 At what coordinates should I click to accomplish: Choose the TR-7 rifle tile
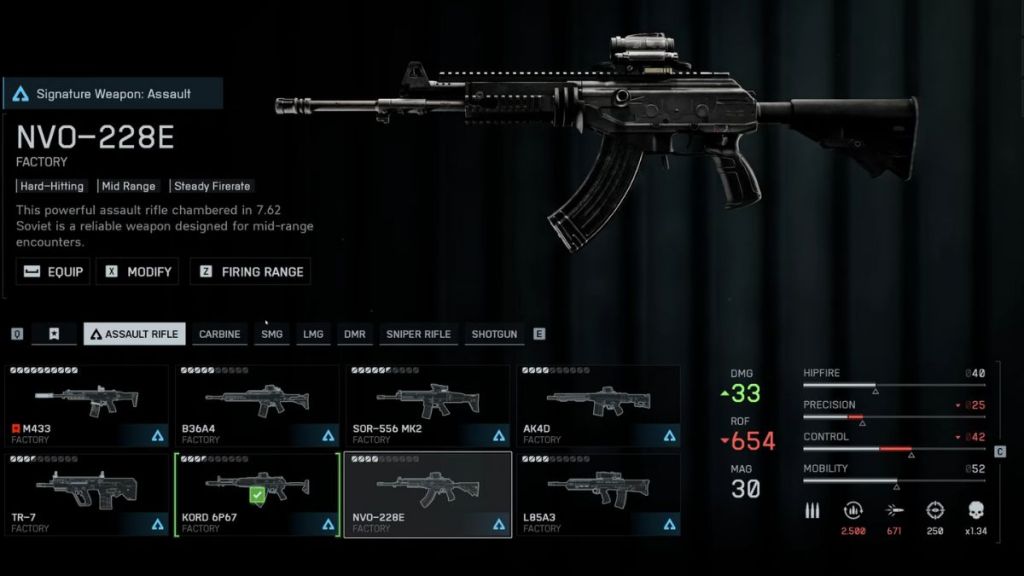point(86,494)
